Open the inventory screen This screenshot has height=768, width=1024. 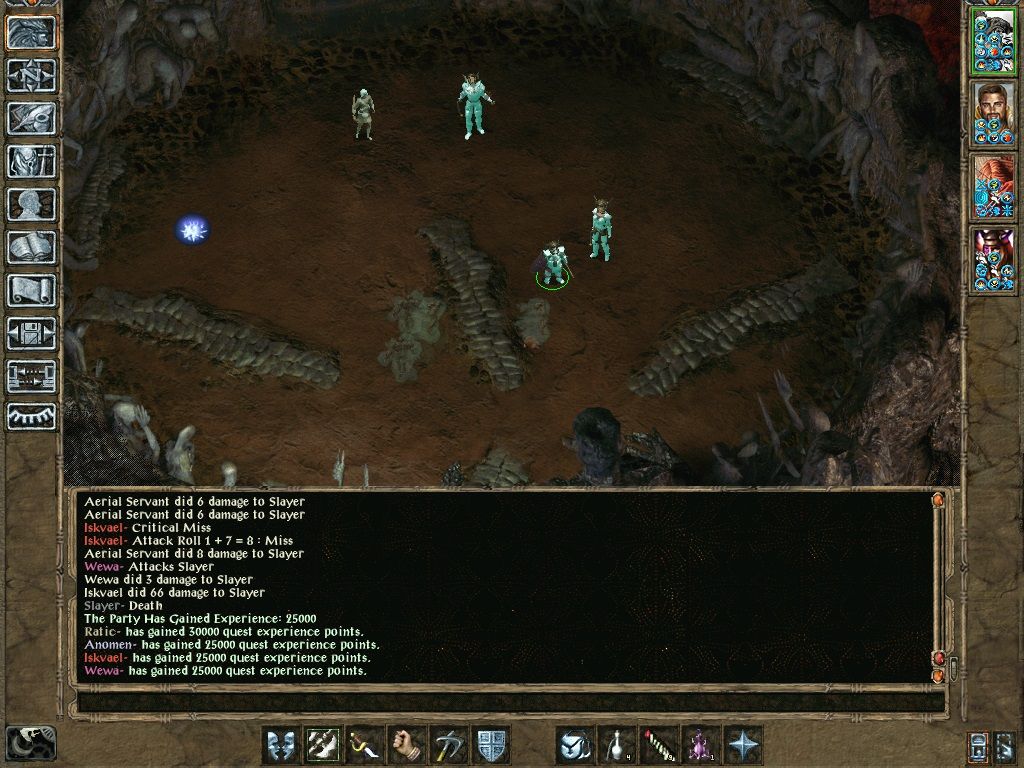click(32, 161)
